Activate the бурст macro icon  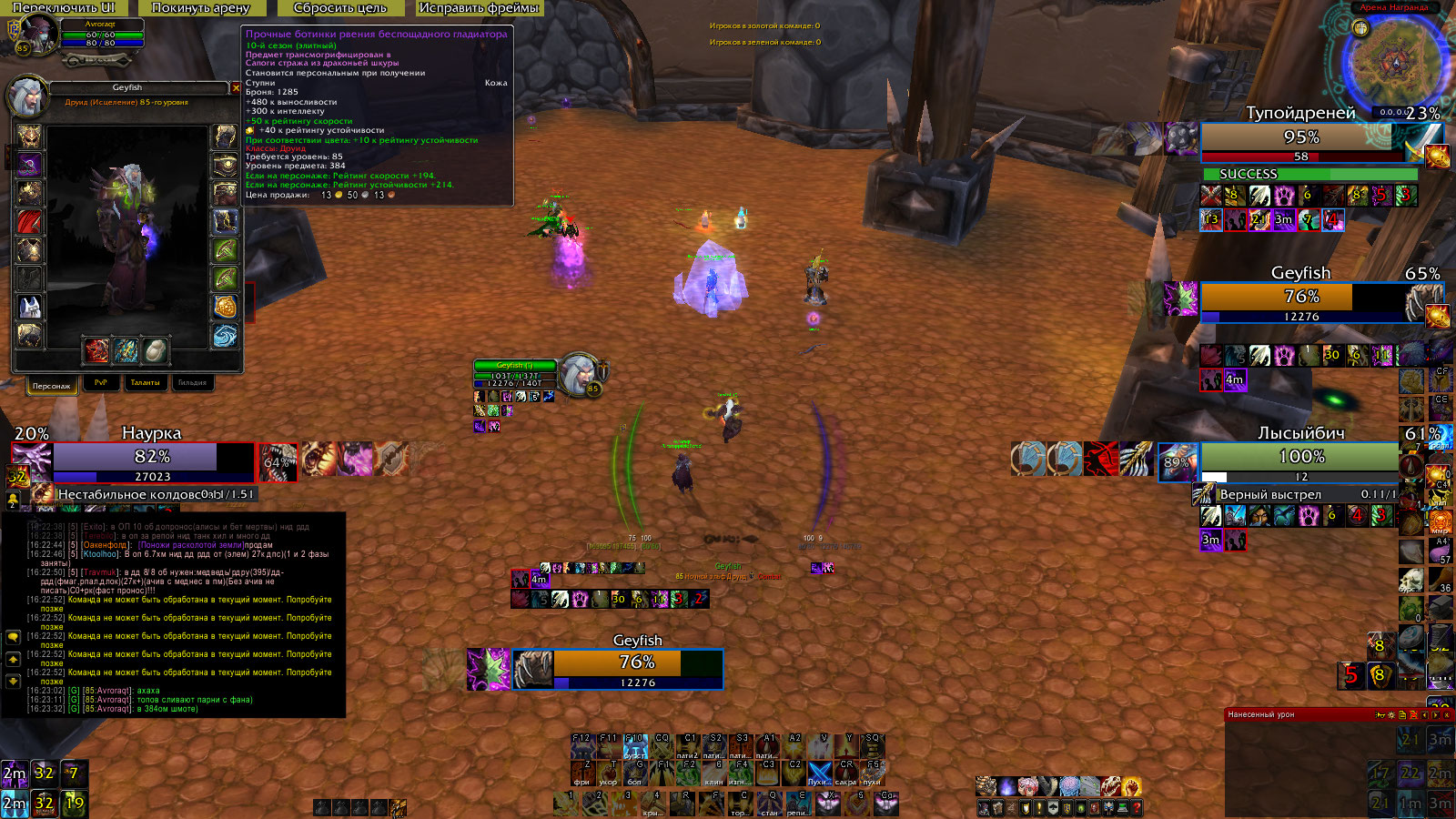point(635,746)
